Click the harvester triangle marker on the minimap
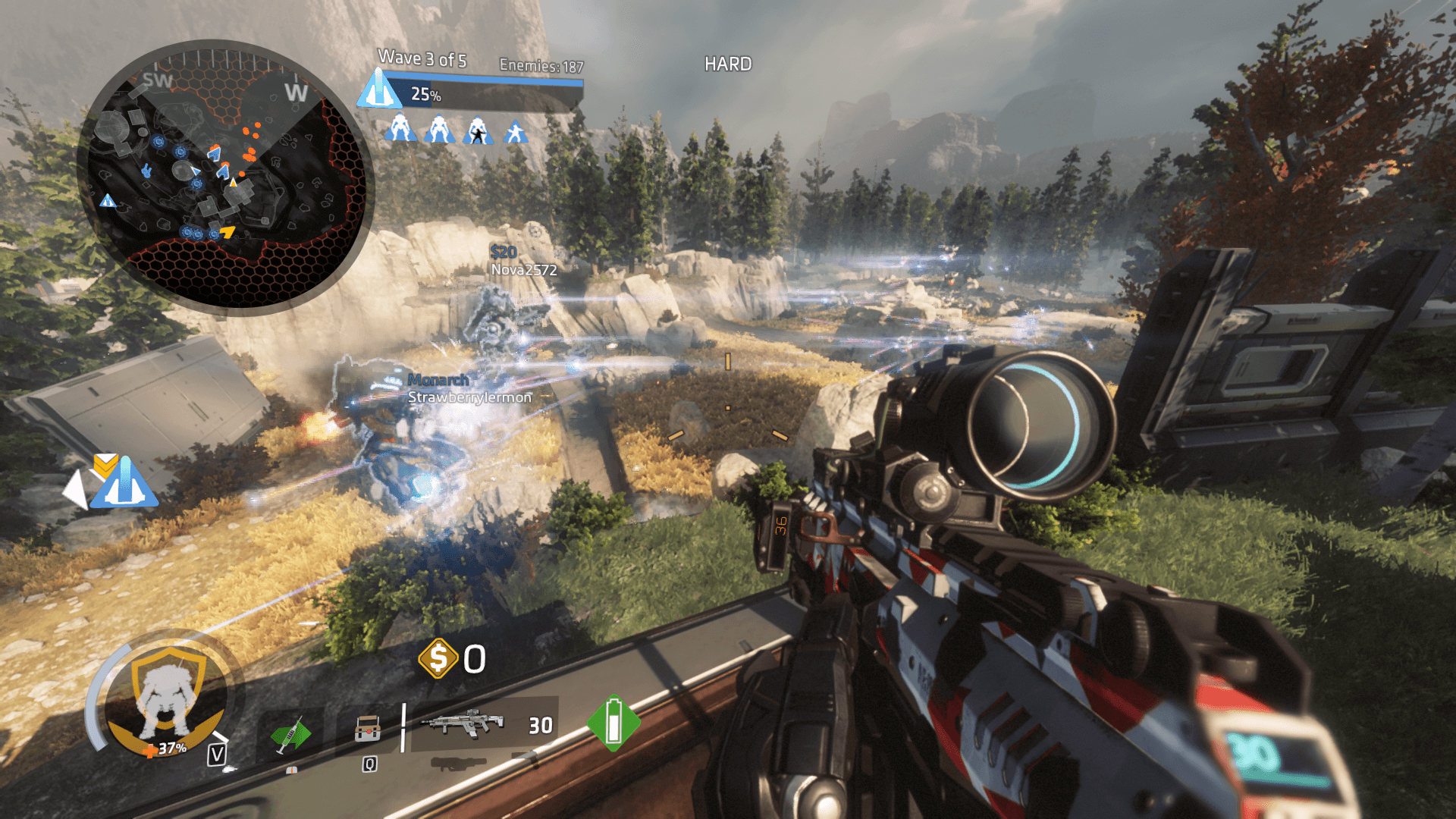The height and width of the screenshot is (819, 1456). pyautogui.click(x=108, y=201)
